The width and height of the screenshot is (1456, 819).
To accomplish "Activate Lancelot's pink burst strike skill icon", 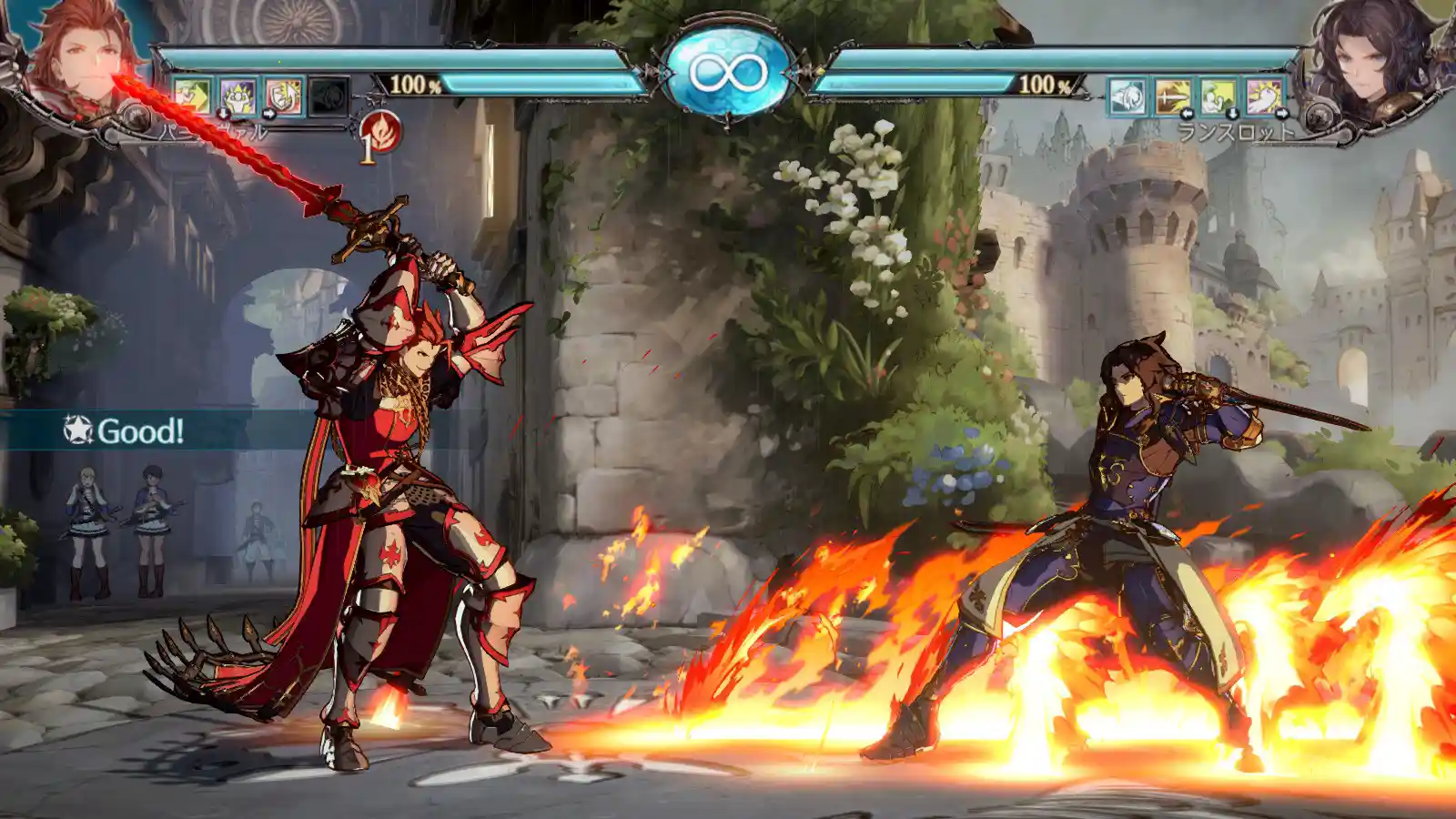I will (x=1264, y=96).
